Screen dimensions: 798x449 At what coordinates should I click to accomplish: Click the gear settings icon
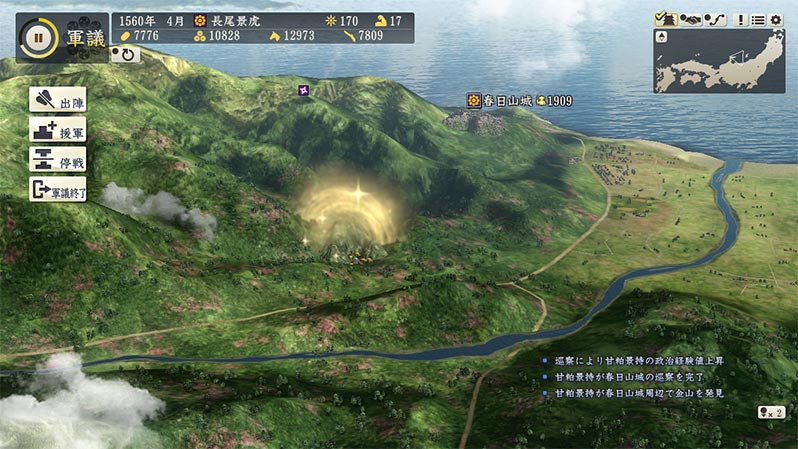pyautogui.click(x=775, y=19)
